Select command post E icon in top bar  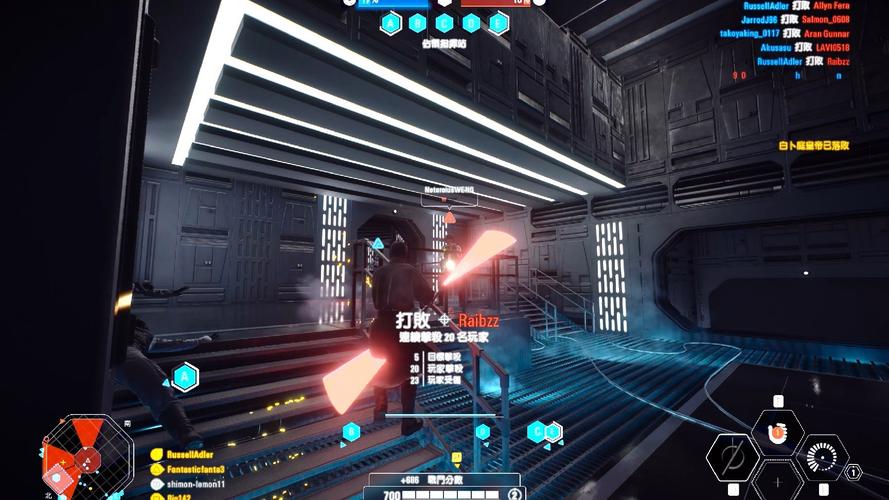497,23
